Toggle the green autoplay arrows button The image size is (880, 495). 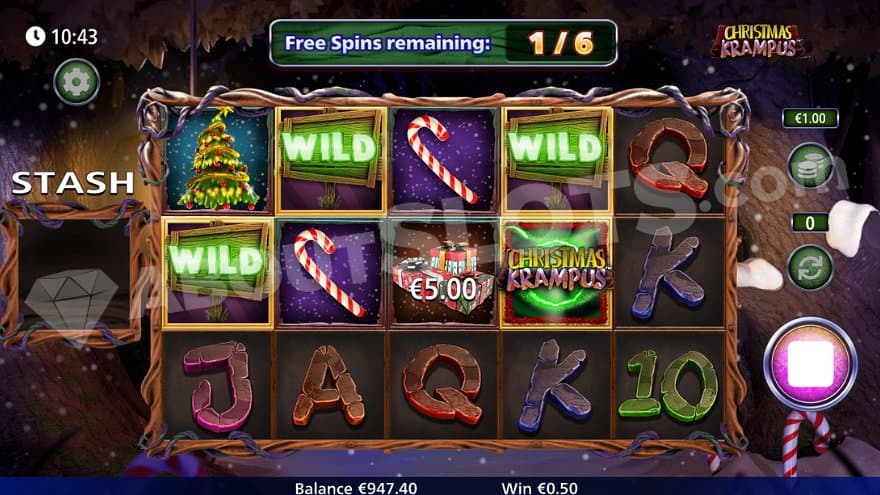coord(810,268)
